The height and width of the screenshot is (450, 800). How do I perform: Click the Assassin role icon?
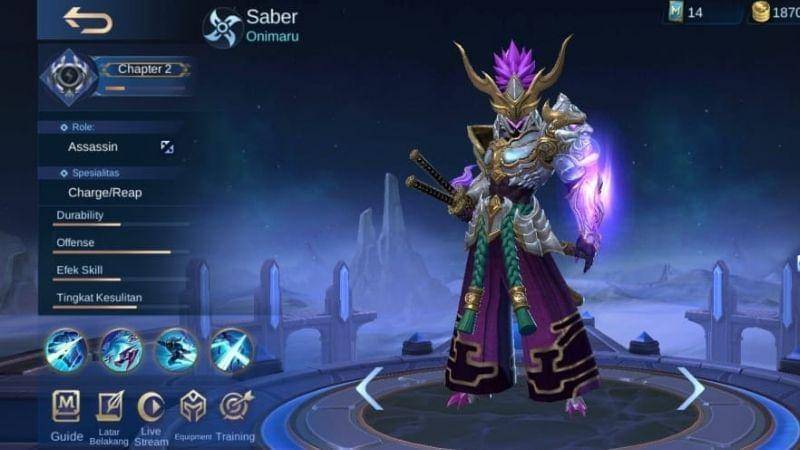167,147
